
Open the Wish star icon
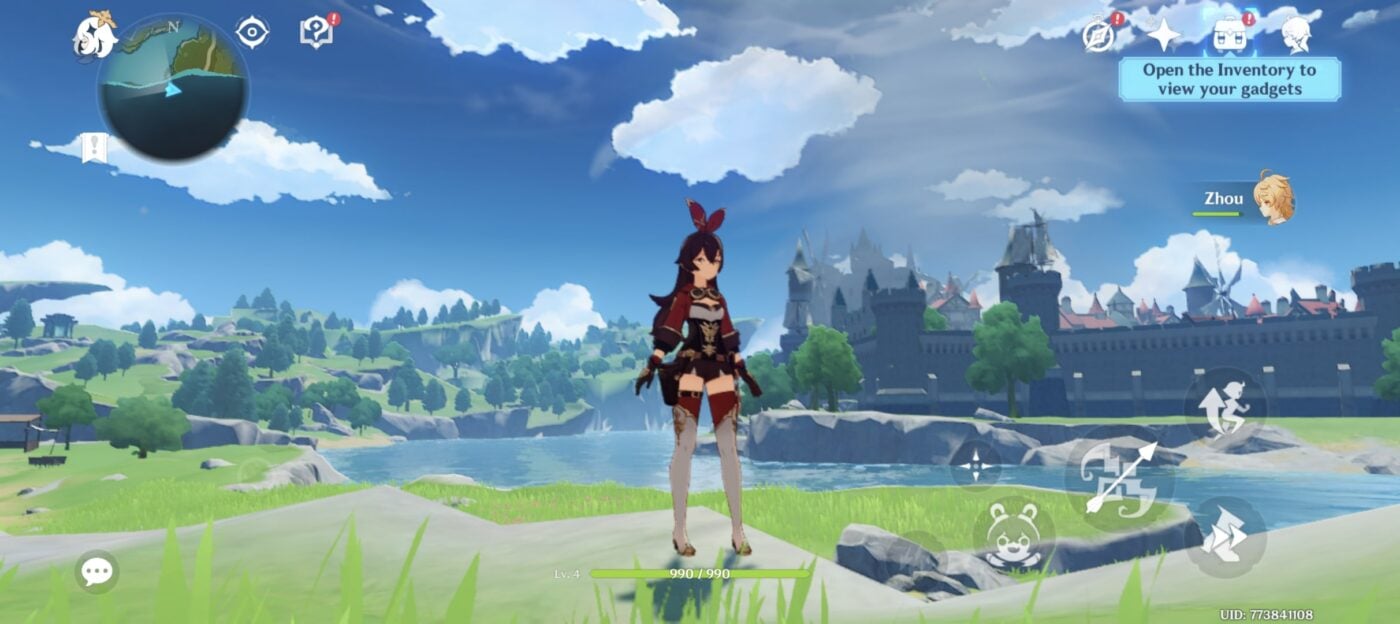(x=1163, y=35)
